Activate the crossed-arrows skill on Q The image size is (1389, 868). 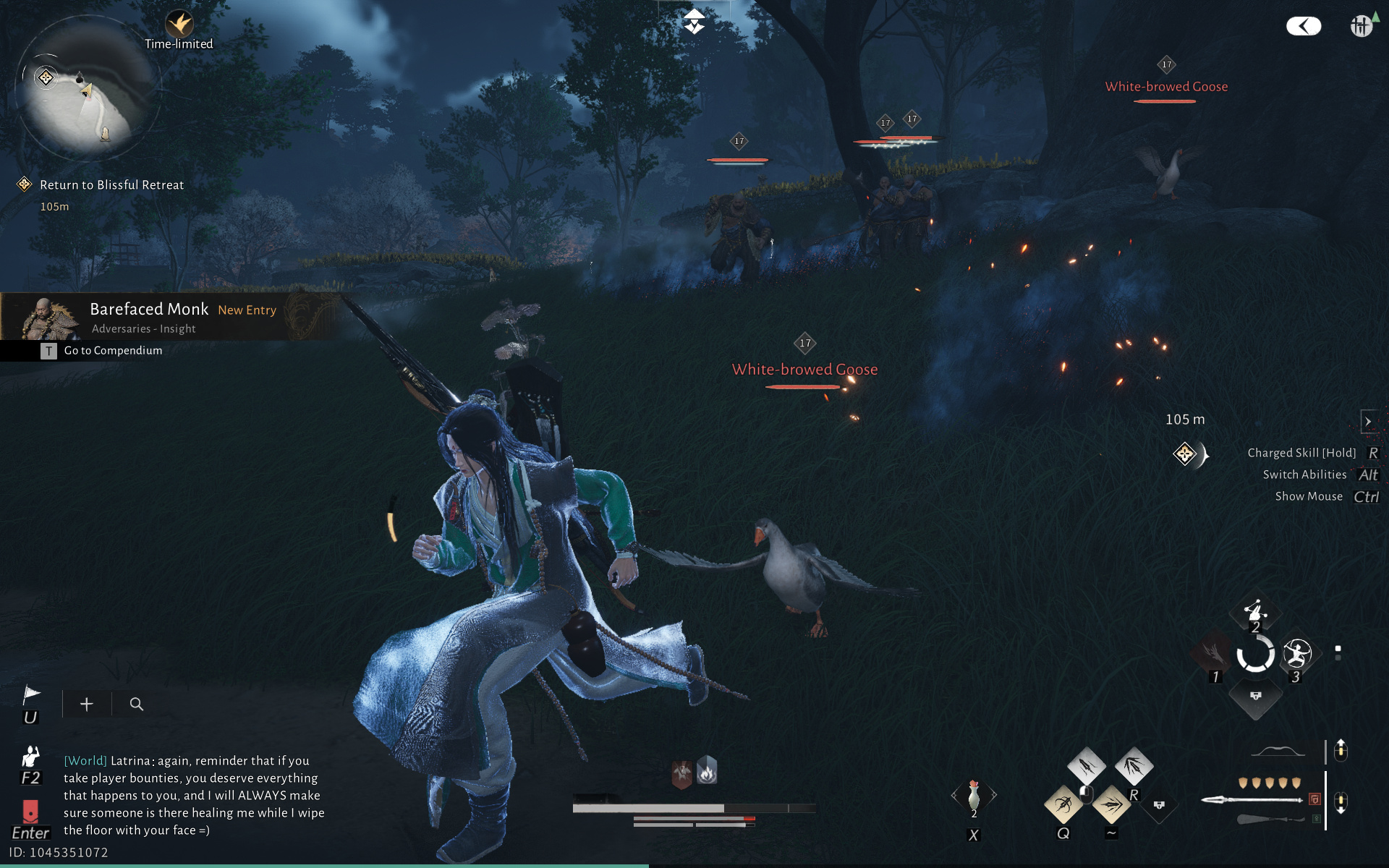tap(1063, 804)
